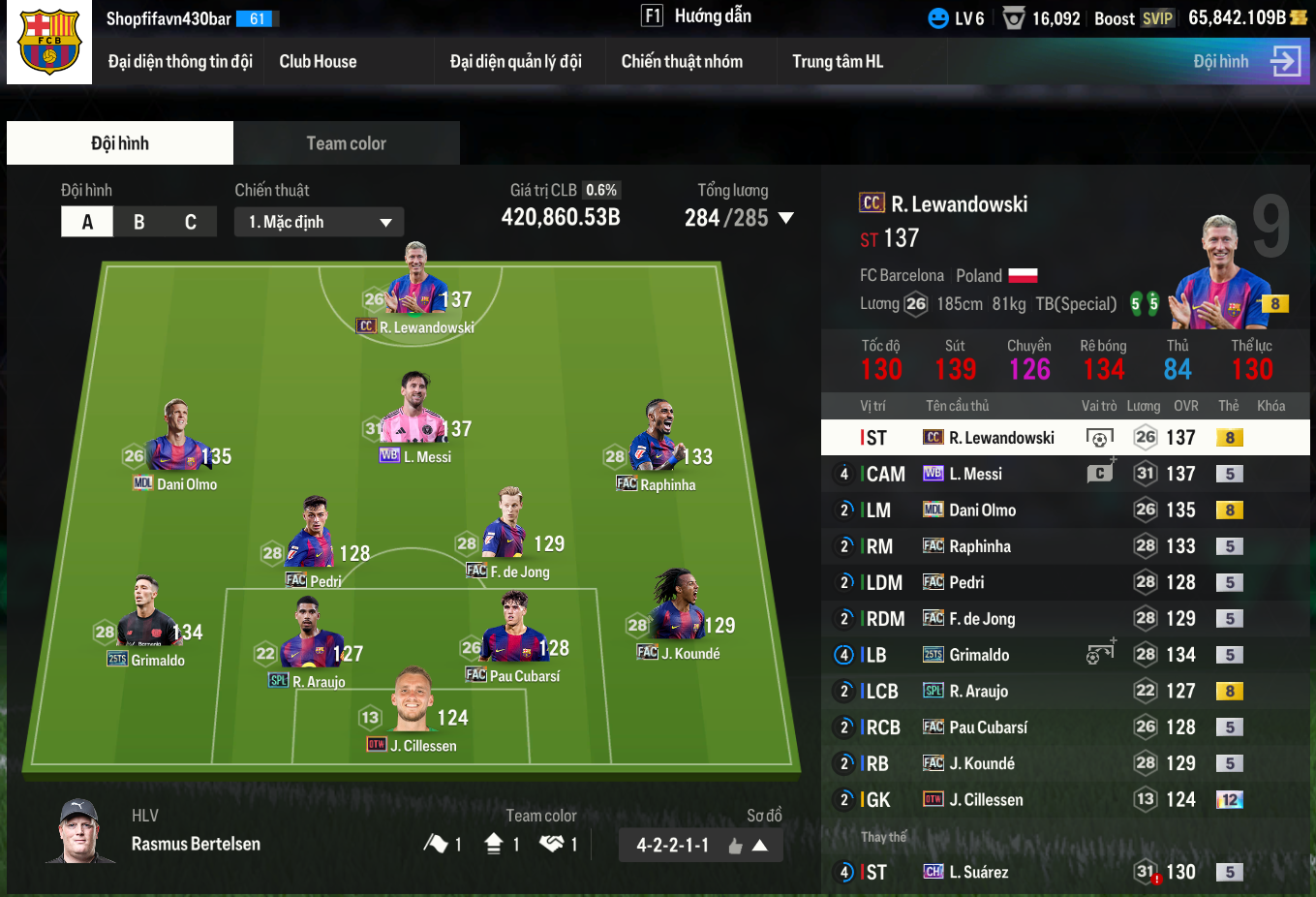This screenshot has height=897, width=1316.
Task: Go to Chiến thuật nhóm
Action: tap(682, 62)
